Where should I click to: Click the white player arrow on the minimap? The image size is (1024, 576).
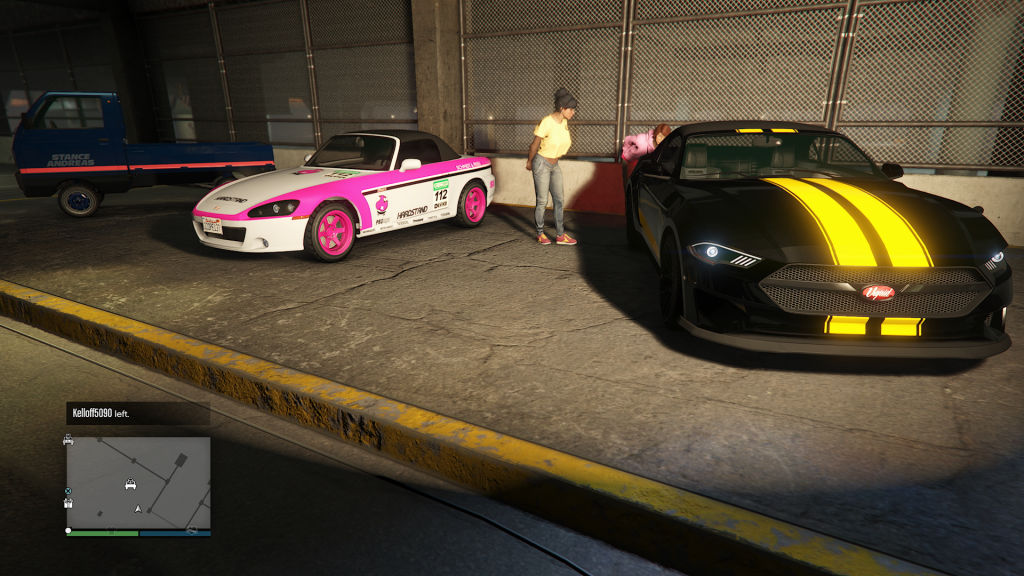(138, 509)
